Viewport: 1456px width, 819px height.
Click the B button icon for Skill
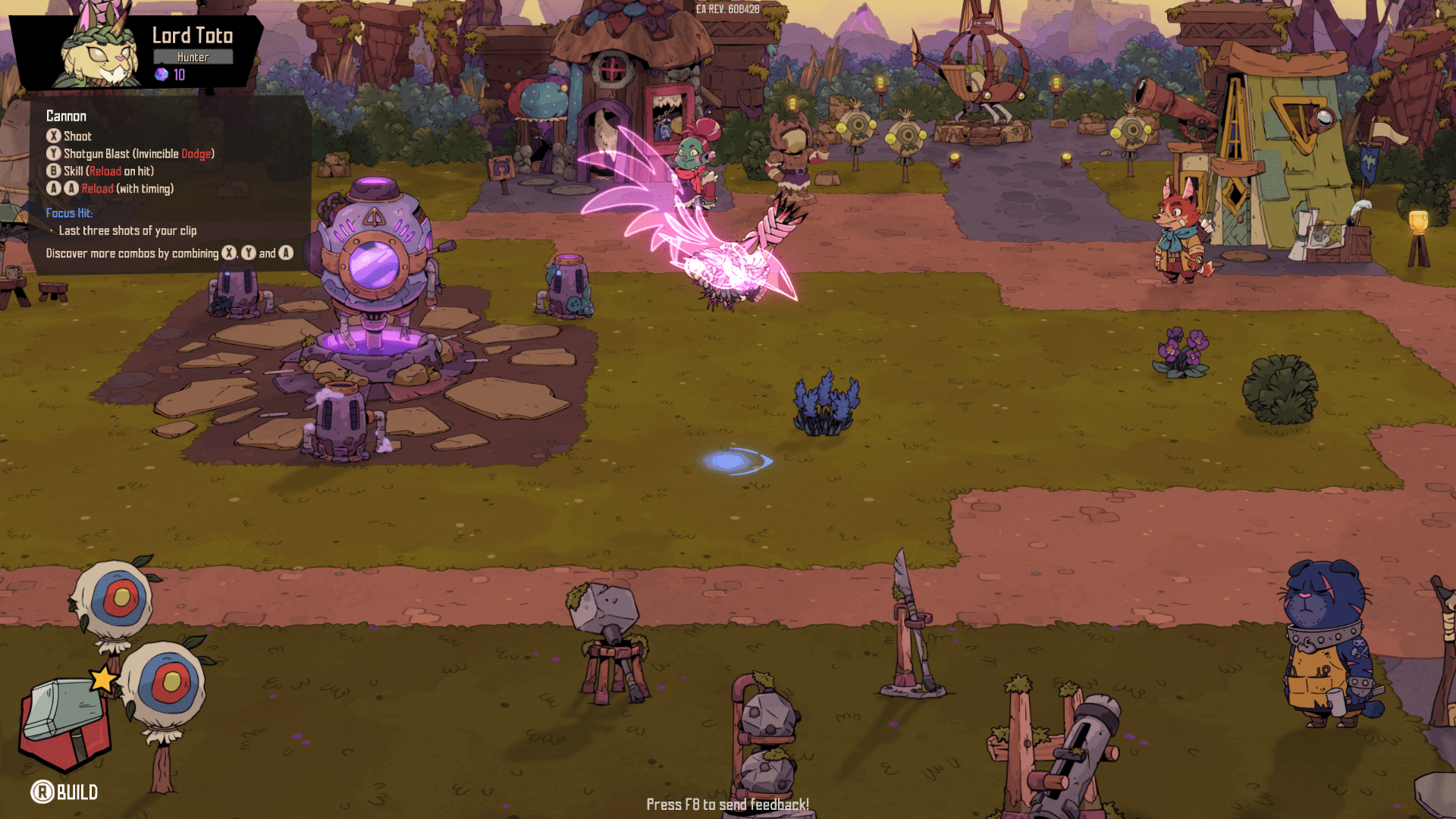[x=52, y=171]
